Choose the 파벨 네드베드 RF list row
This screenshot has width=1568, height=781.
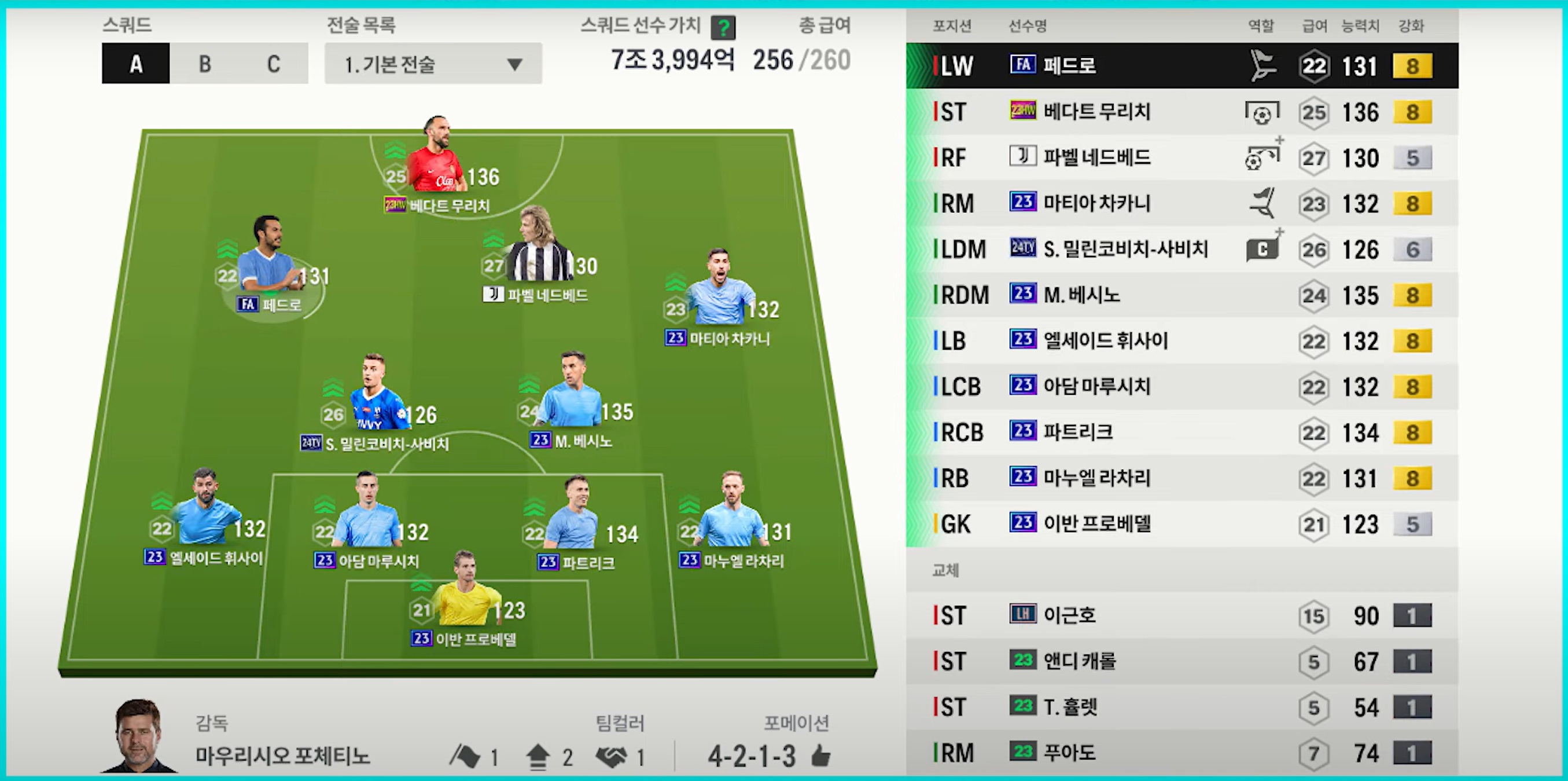point(1181,158)
